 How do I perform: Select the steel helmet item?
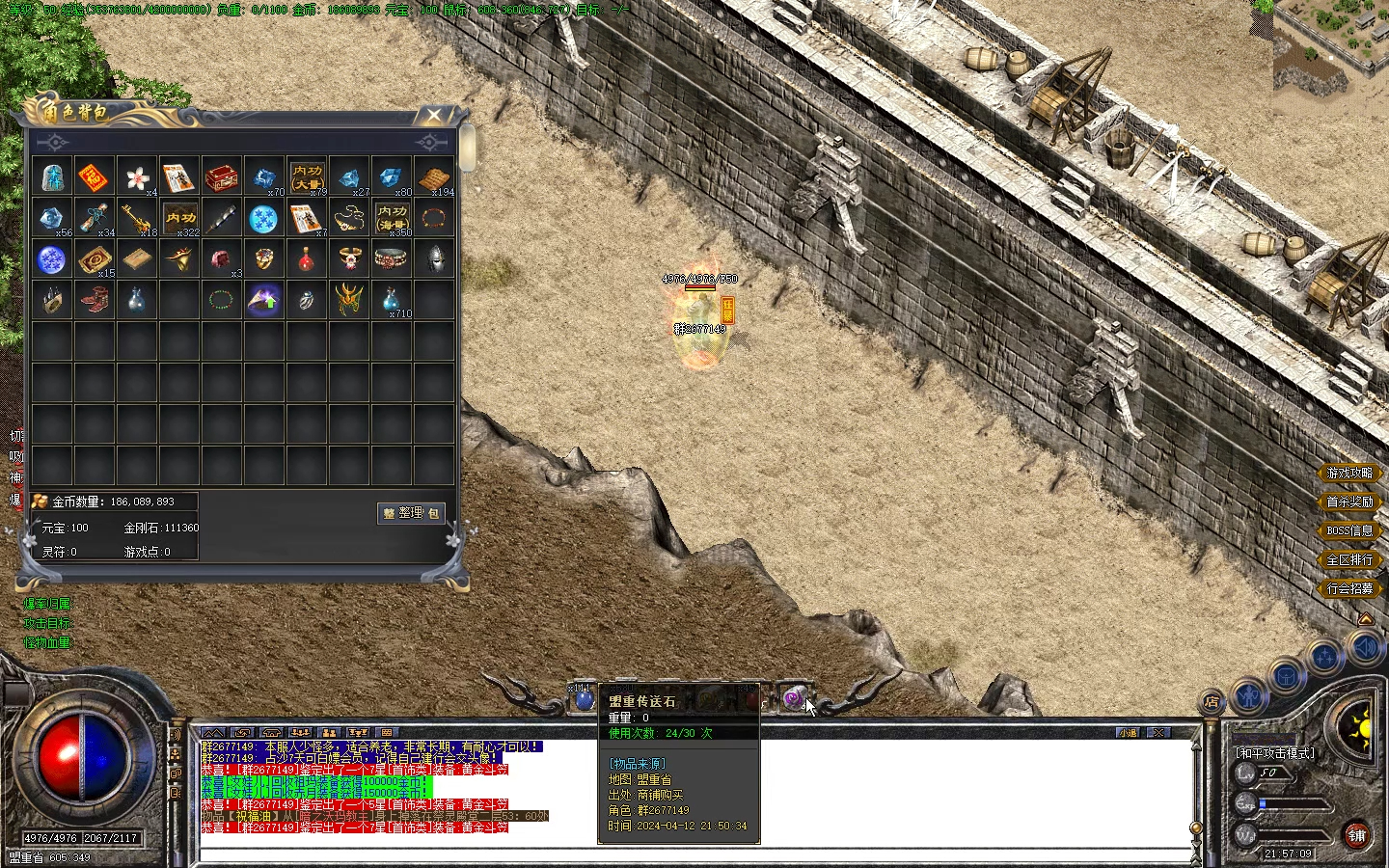[x=435, y=259]
